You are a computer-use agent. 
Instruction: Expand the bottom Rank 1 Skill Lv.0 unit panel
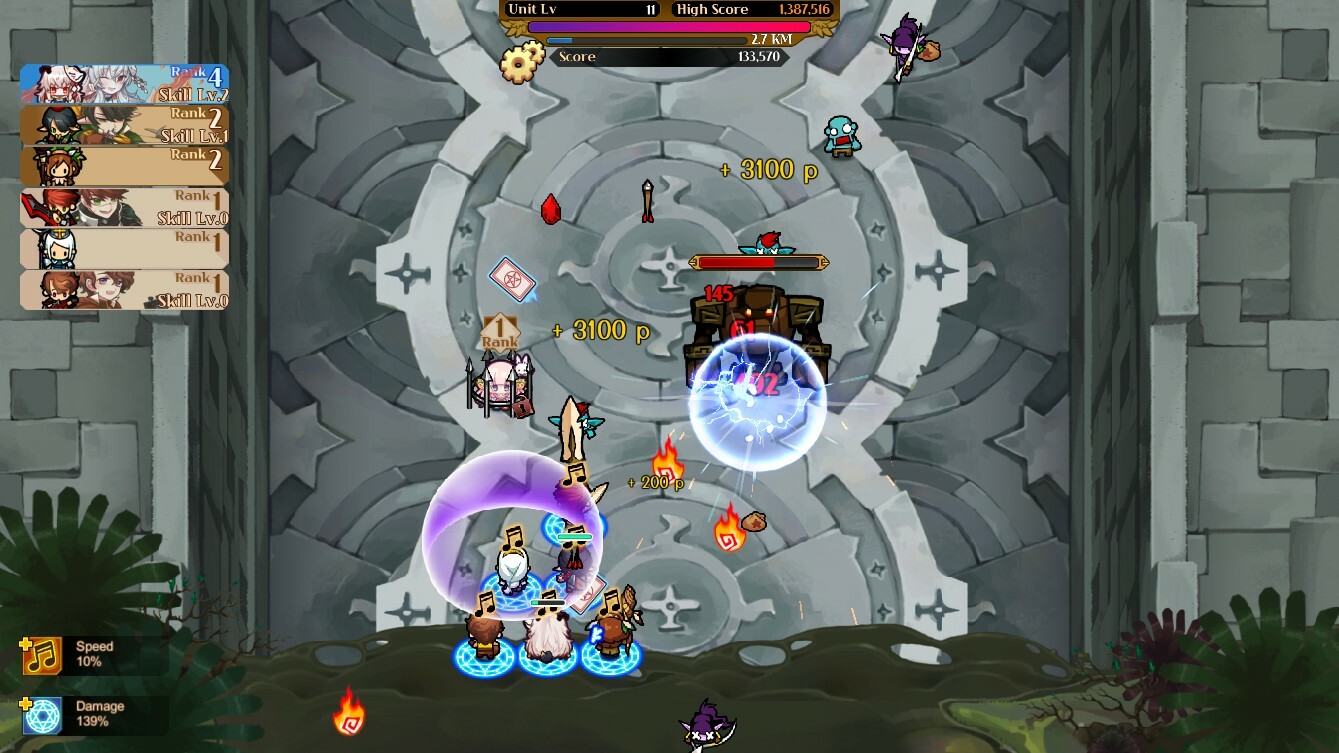pyautogui.click(x=124, y=289)
